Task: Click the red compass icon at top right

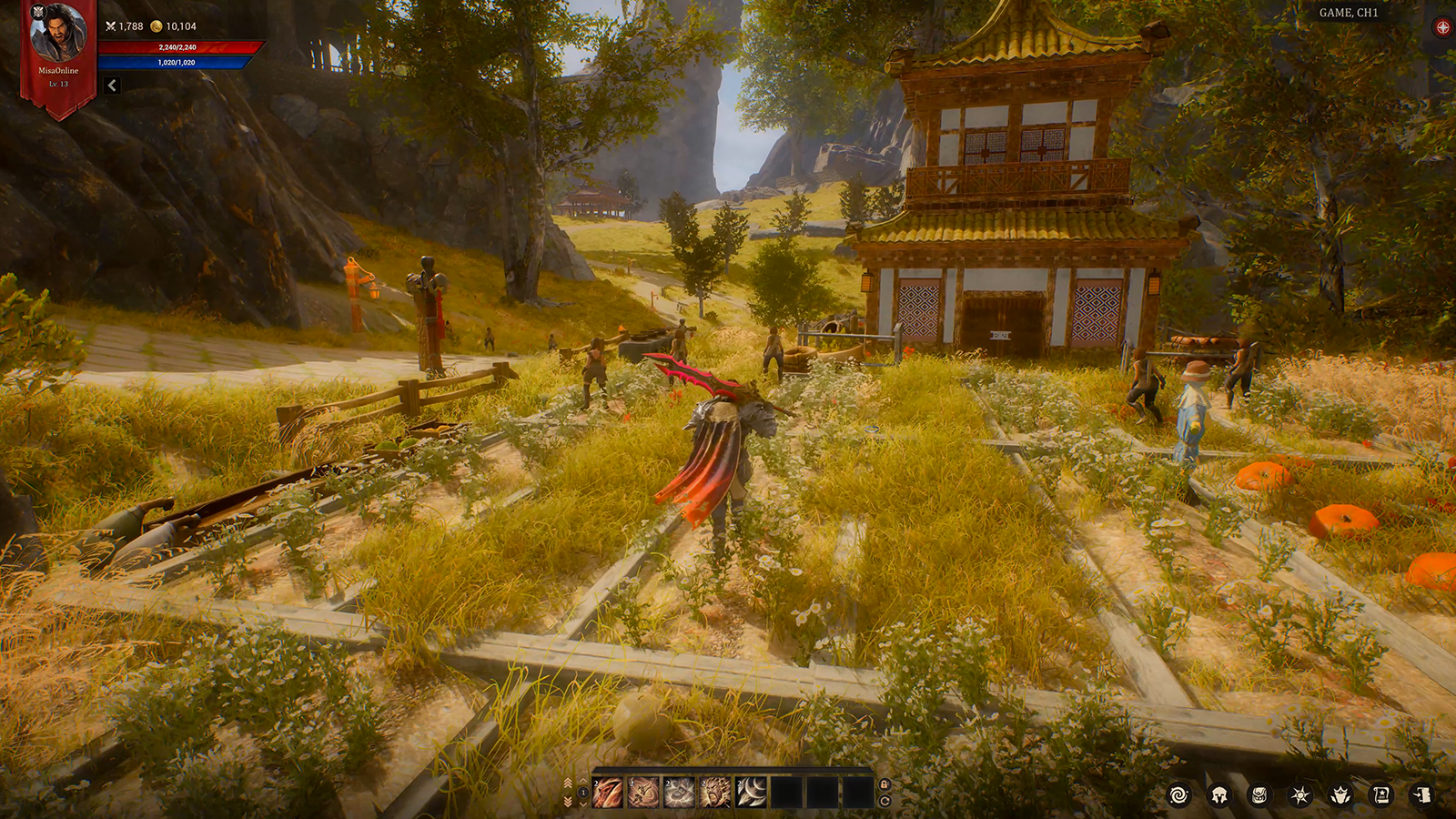Action: tap(1442, 27)
